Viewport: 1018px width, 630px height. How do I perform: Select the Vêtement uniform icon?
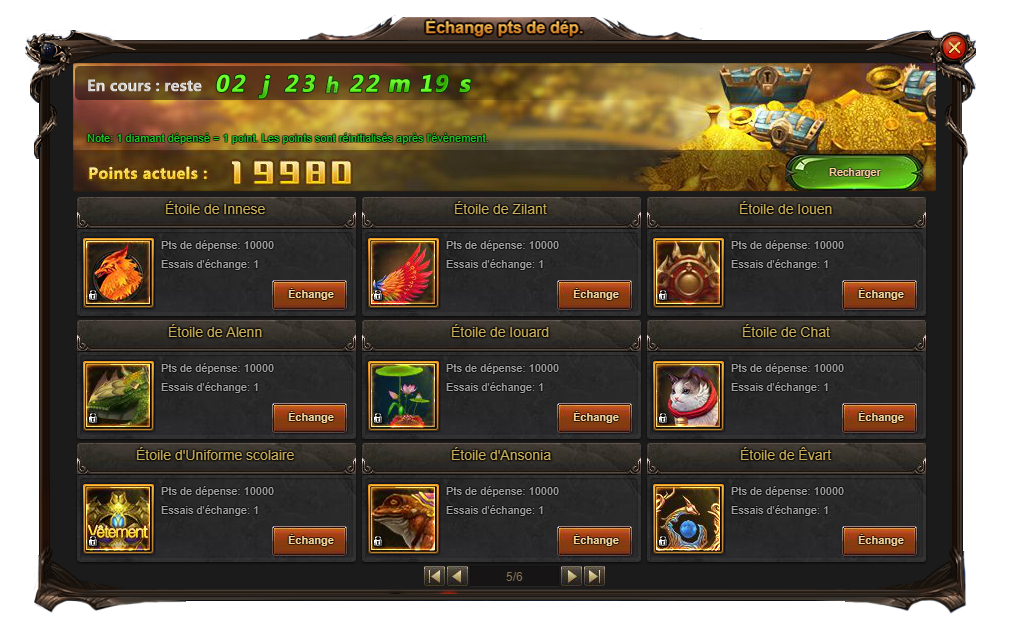(x=118, y=518)
